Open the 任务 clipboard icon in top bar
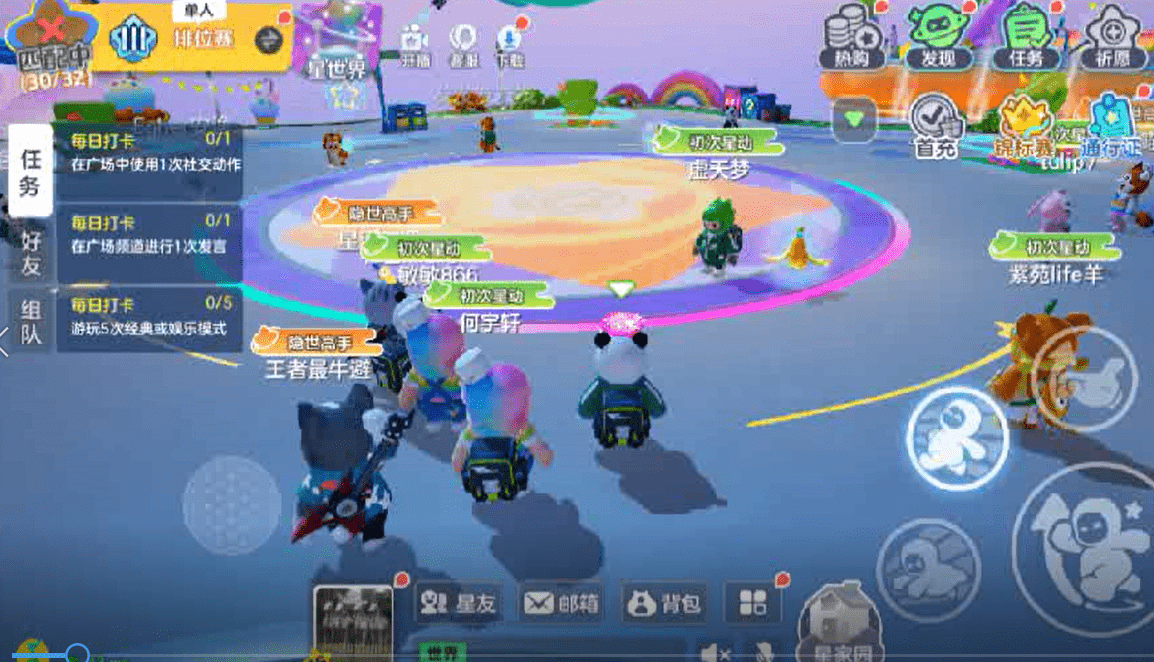The image size is (1154, 662). pos(1026,37)
